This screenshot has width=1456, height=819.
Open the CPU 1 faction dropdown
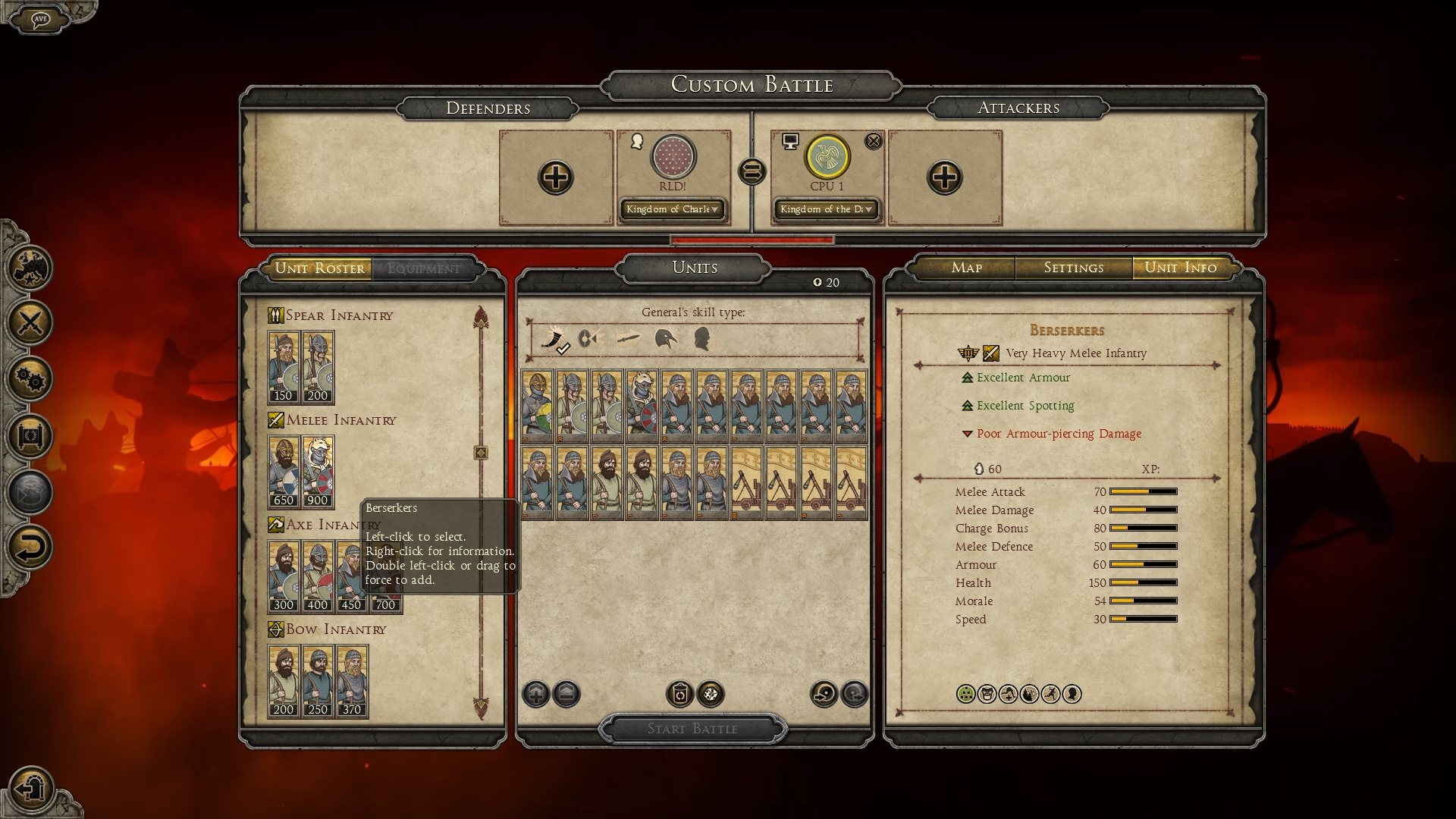click(x=826, y=209)
